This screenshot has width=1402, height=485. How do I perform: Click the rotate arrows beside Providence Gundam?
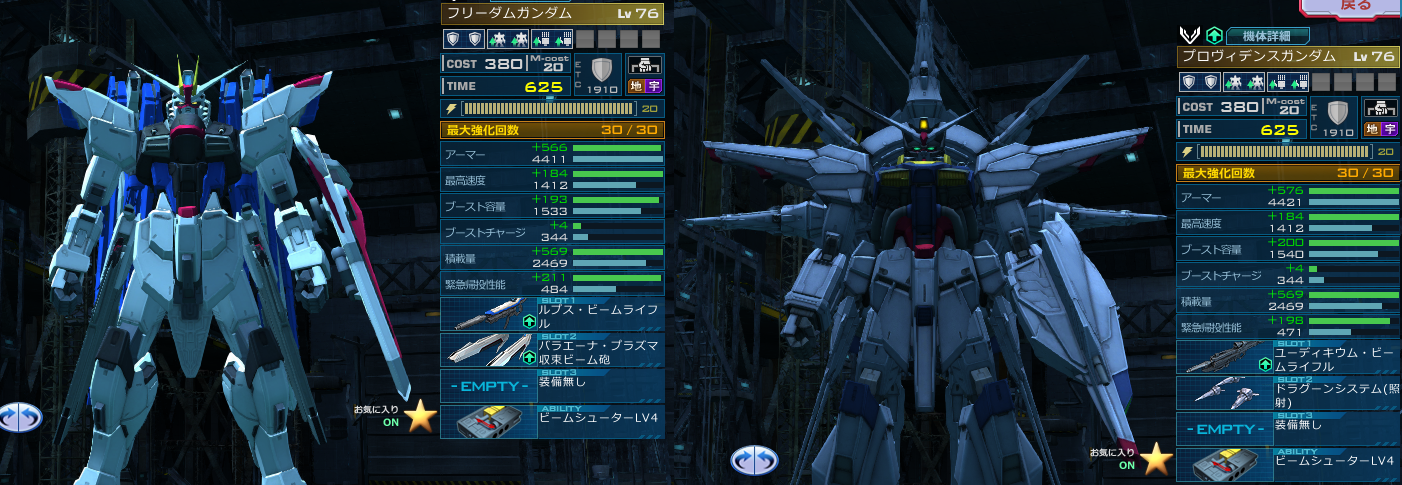pos(754,460)
